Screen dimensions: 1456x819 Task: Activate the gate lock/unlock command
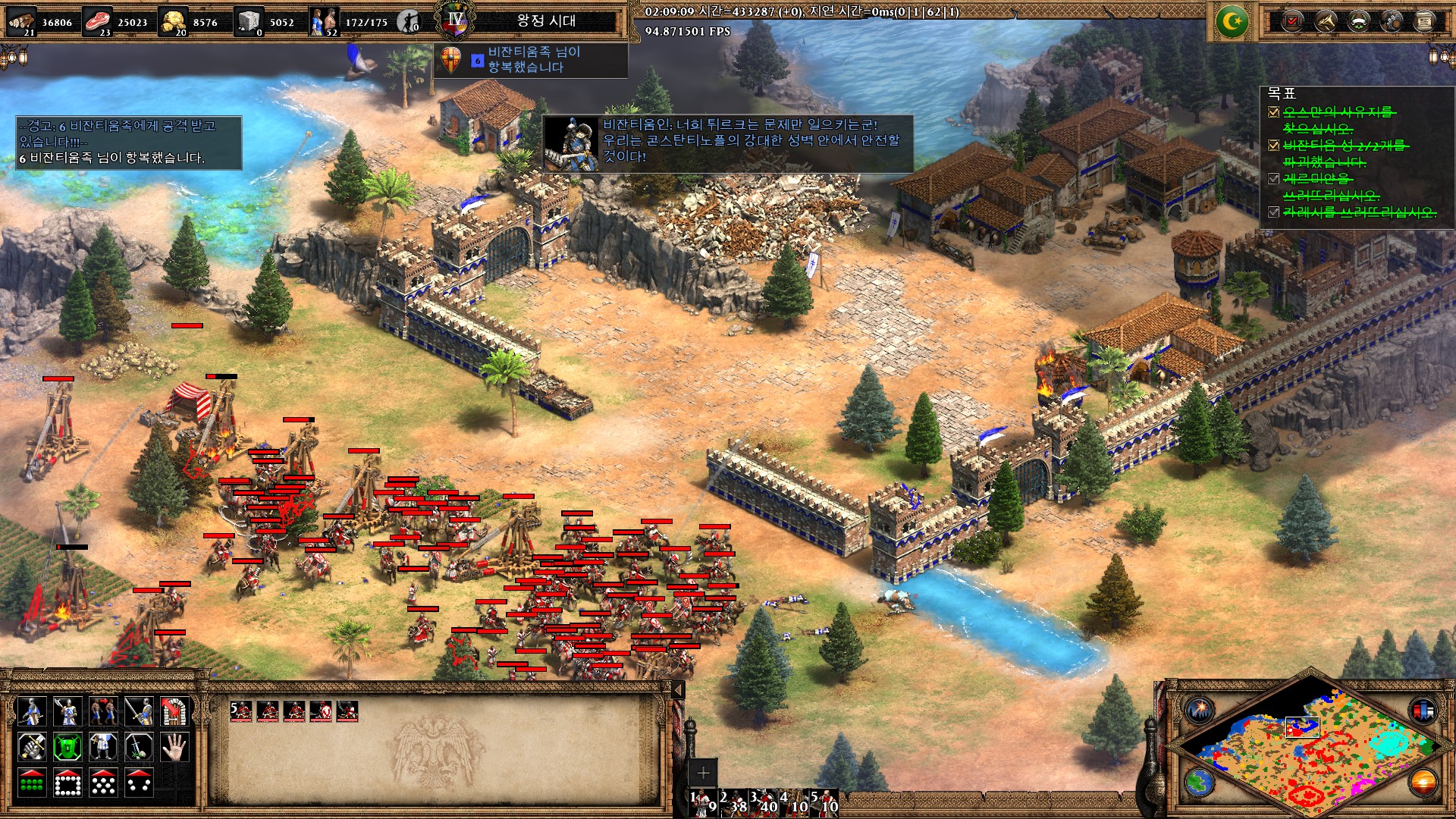[175, 711]
